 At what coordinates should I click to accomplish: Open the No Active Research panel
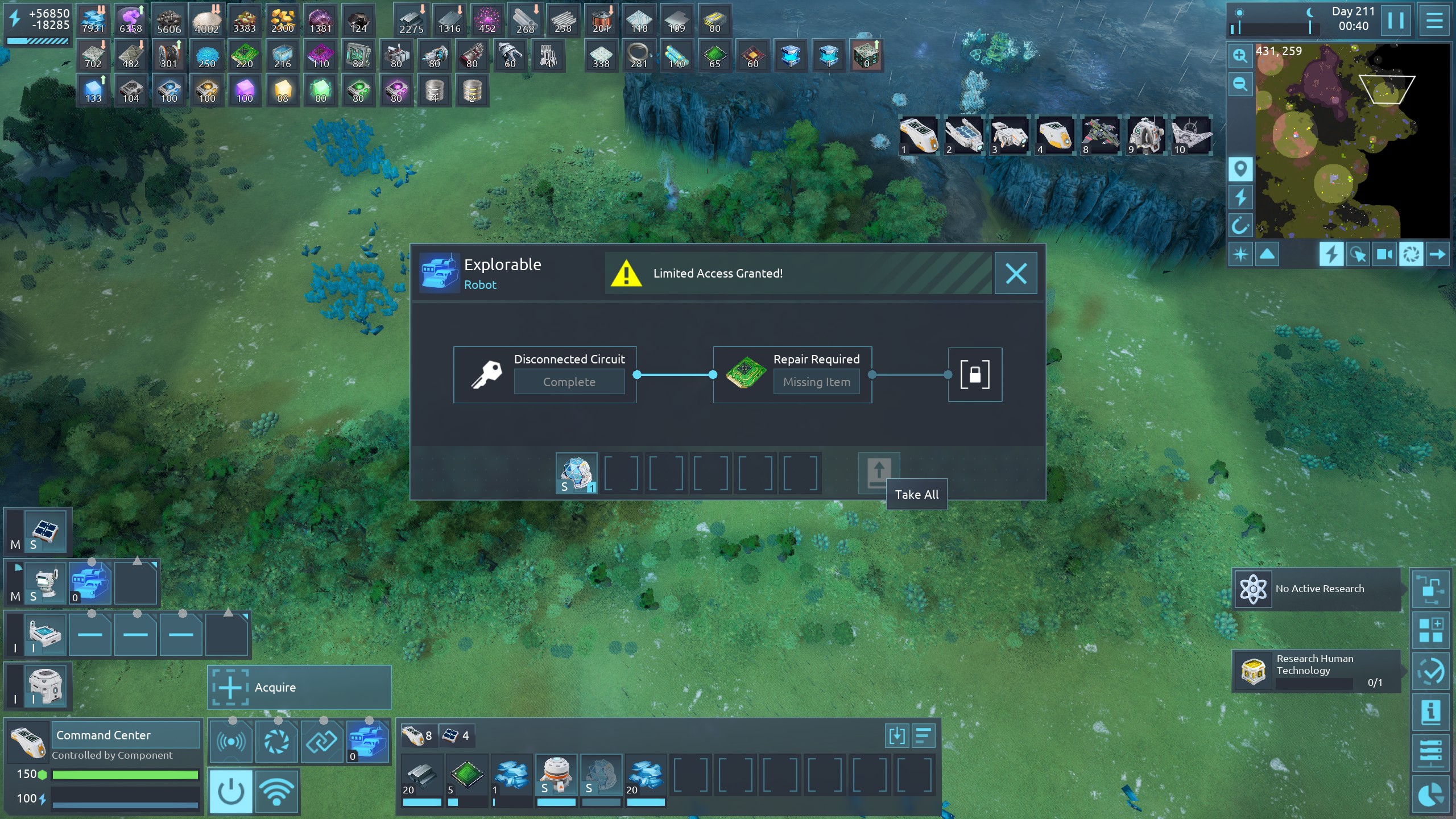point(1317,589)
